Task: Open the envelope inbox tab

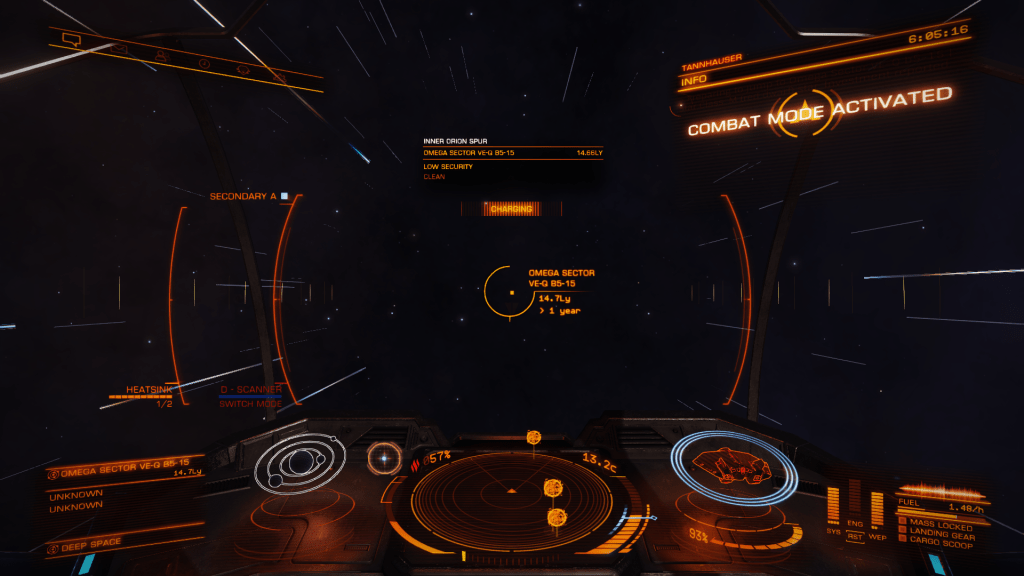Action: pos(118,47)
